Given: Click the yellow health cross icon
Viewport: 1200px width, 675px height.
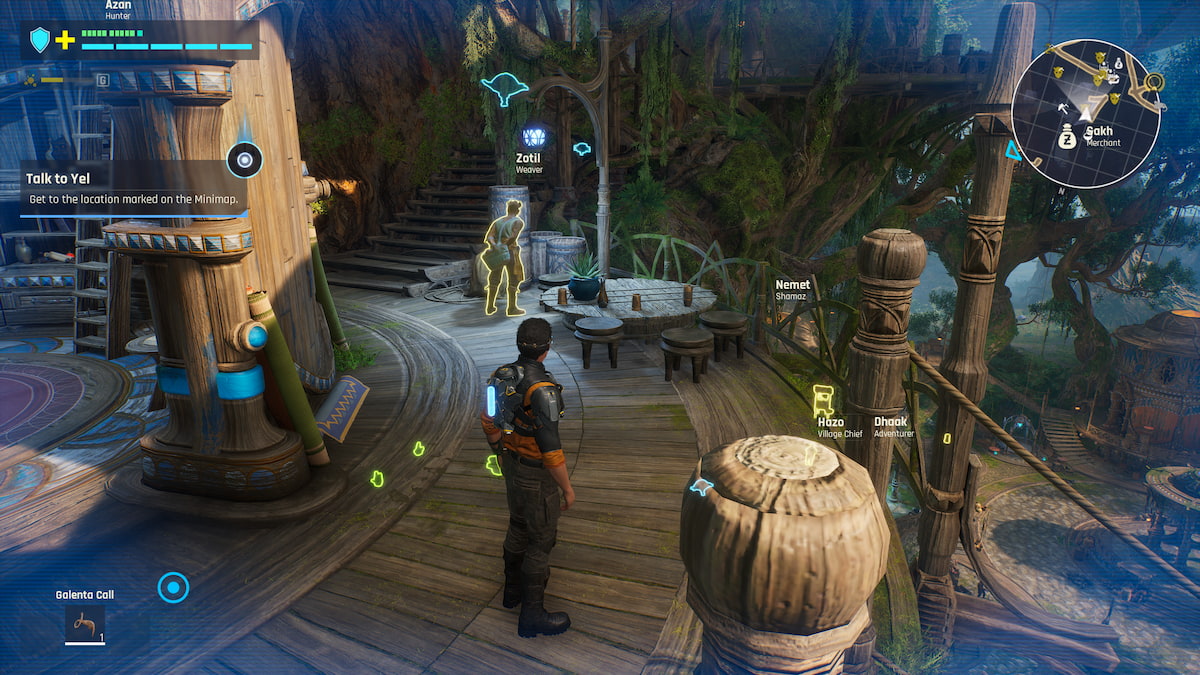Looking at the screenshot, I should pos(65,40).
